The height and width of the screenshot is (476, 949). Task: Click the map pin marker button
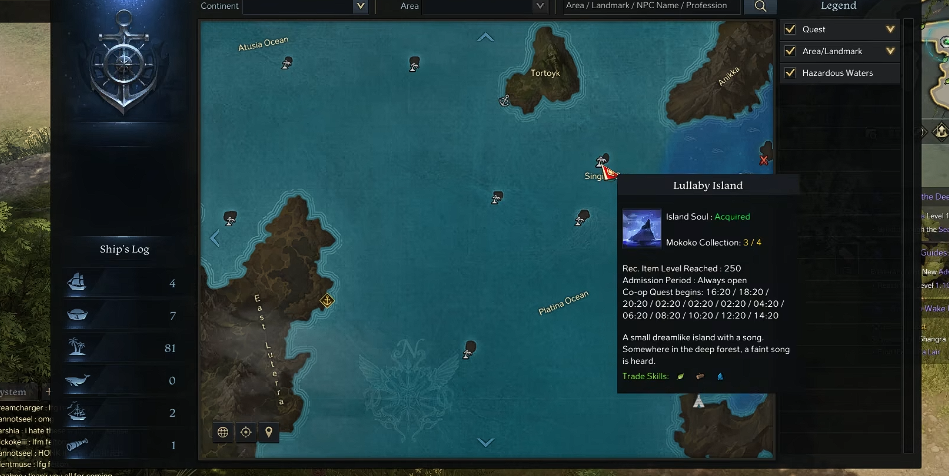[268, 432]
